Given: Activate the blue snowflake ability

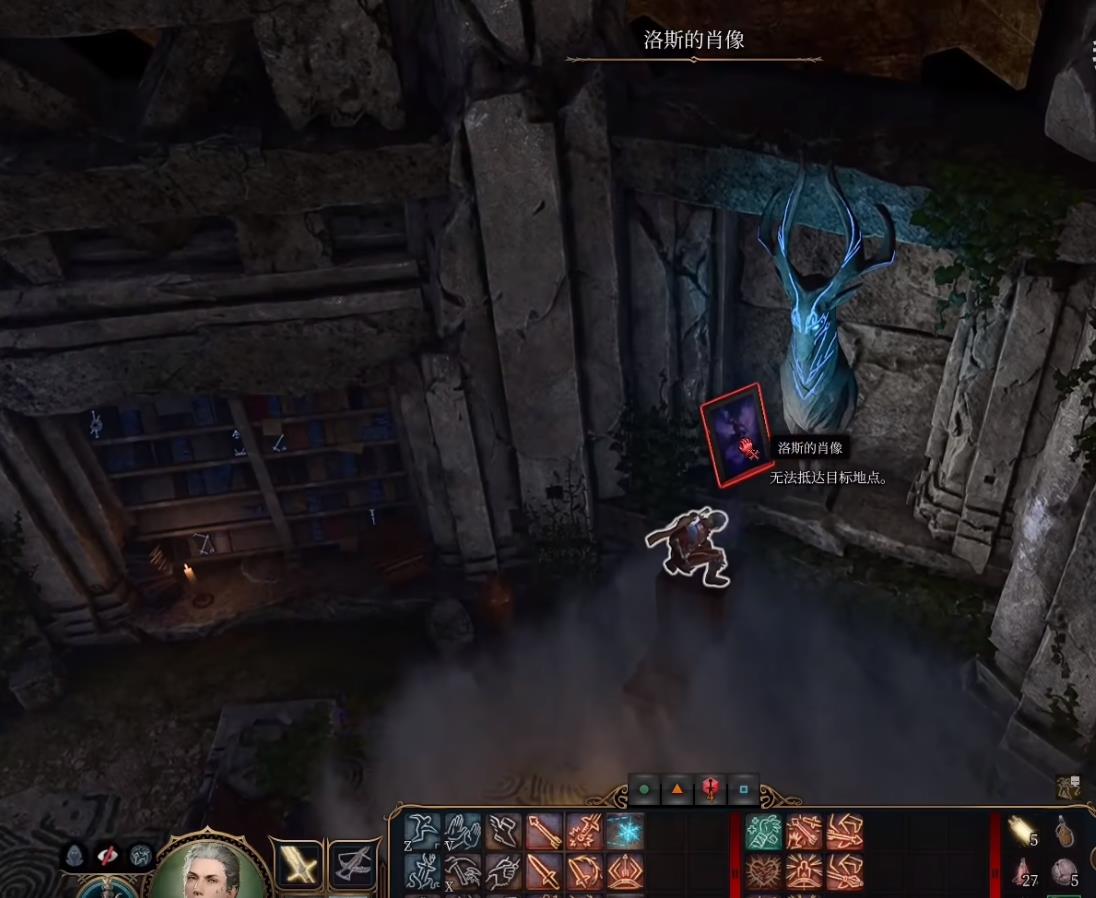Looking at the screenshot, I should point(626,832).
